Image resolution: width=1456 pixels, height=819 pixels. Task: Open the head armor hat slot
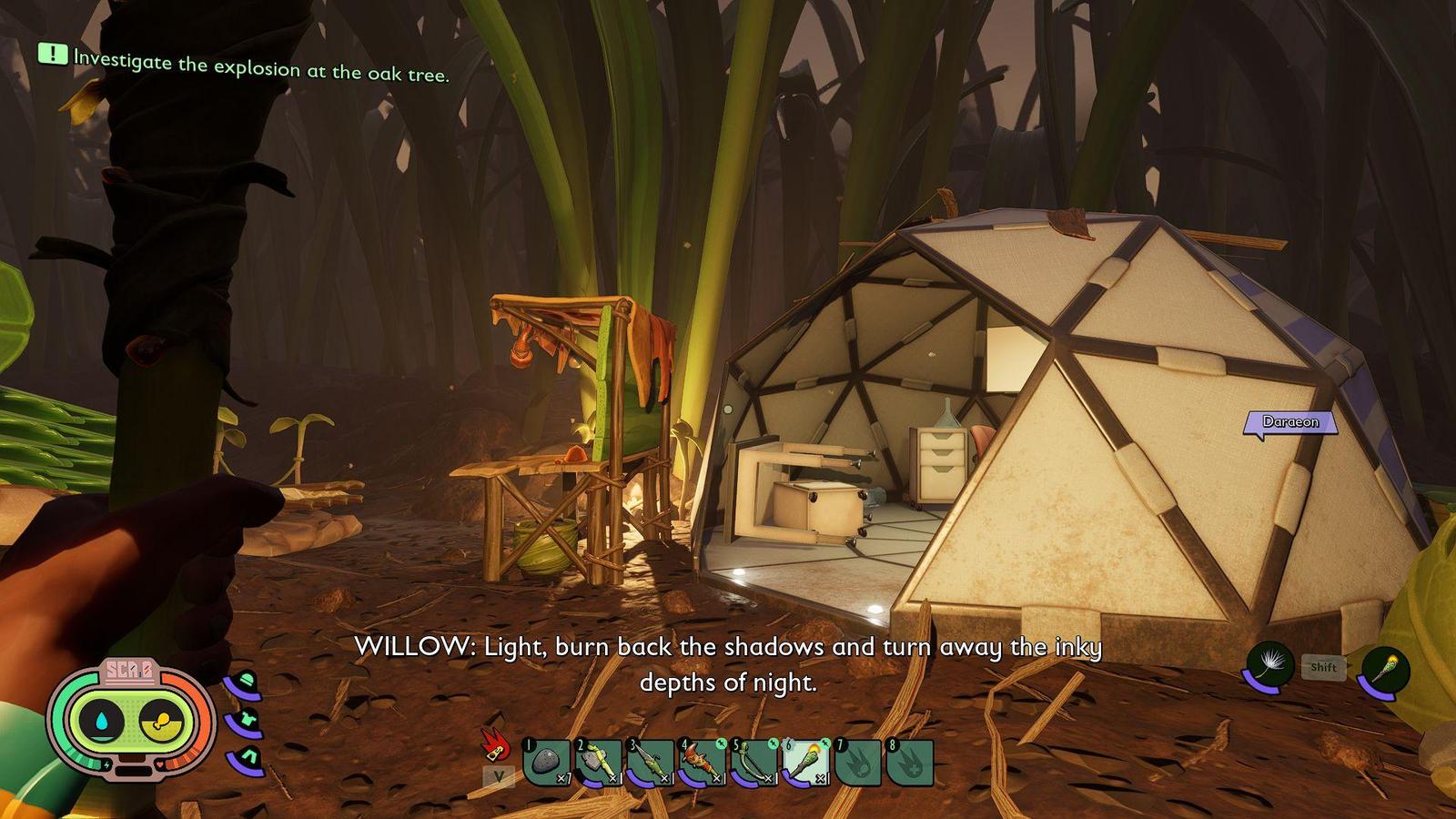tap(245, 683)
